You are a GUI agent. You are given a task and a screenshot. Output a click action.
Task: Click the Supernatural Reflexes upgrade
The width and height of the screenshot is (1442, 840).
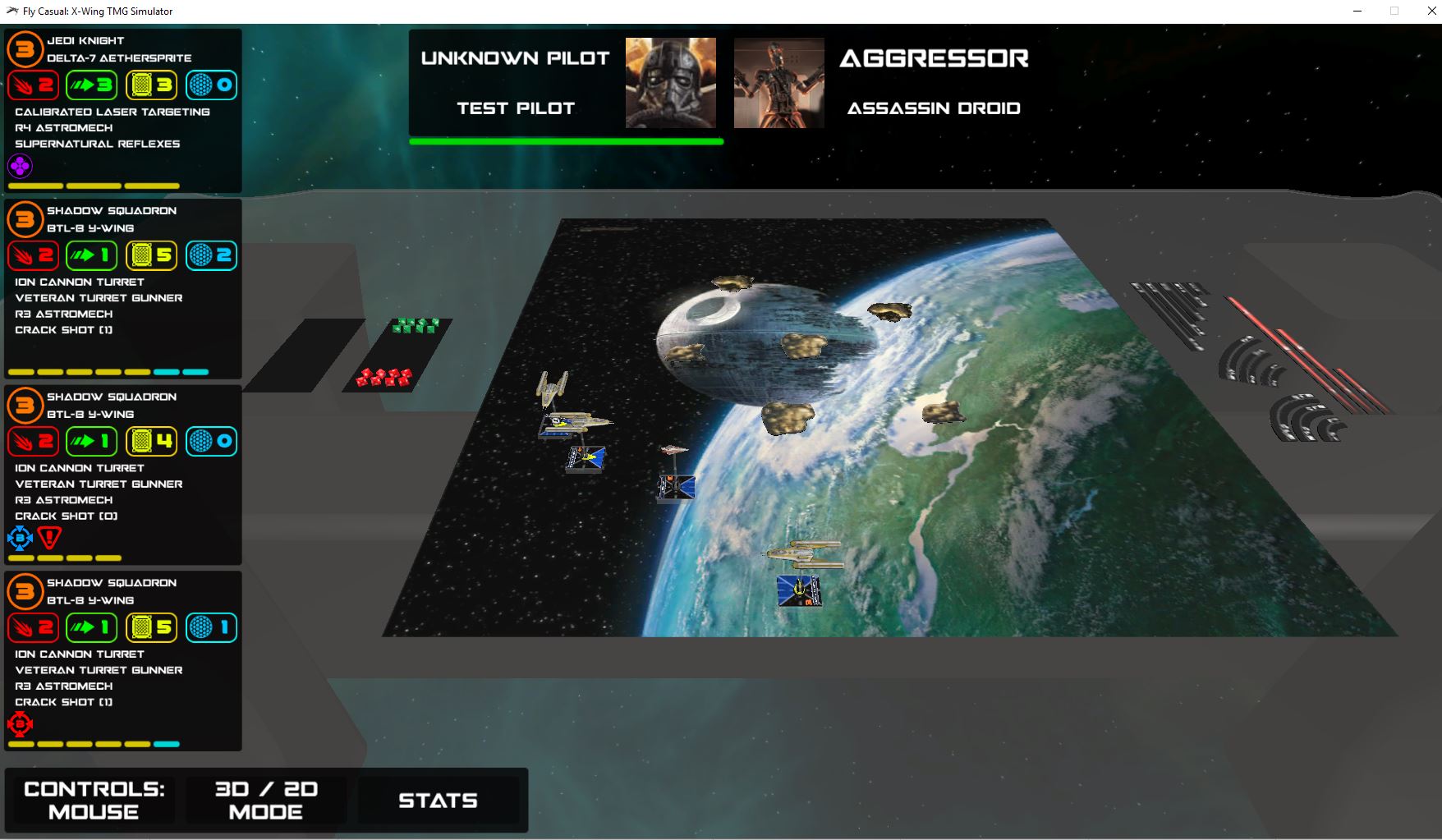click(97, 144)
